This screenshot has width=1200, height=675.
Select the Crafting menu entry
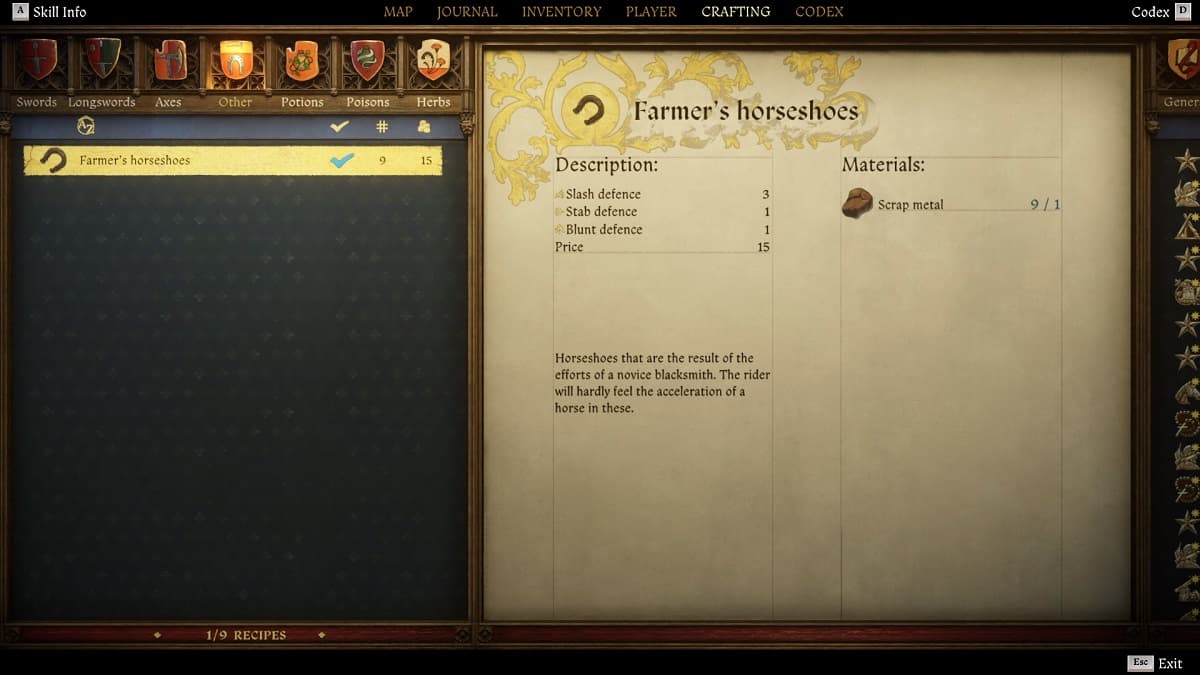click(736, 12)
